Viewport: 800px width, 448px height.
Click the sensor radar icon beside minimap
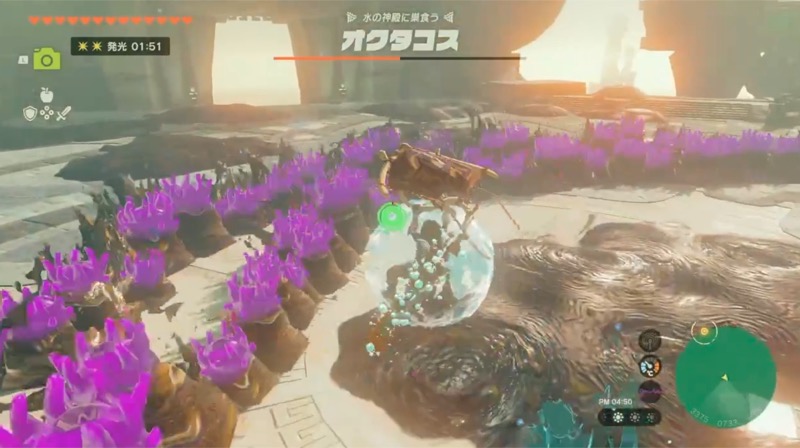(650, 340)
